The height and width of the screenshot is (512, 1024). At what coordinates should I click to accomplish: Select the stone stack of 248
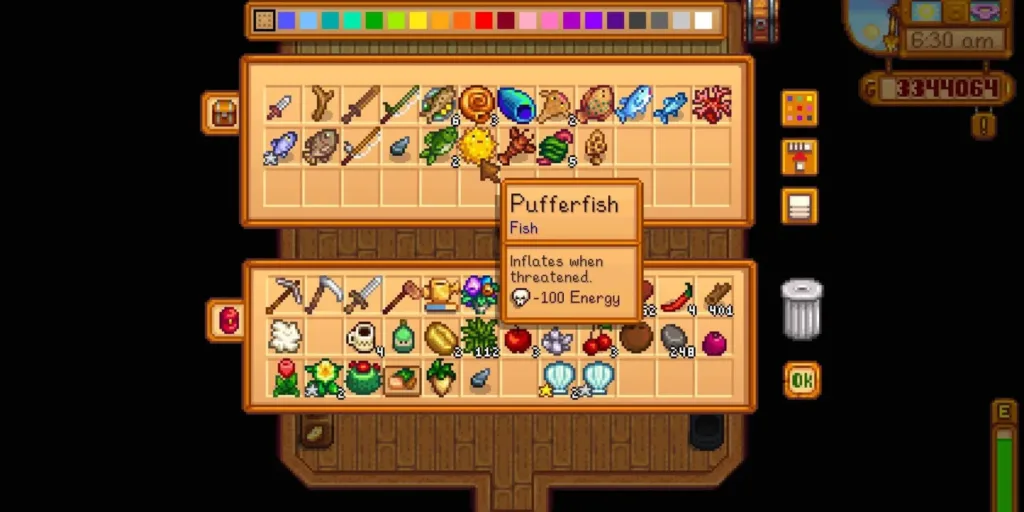coord(676,337)
